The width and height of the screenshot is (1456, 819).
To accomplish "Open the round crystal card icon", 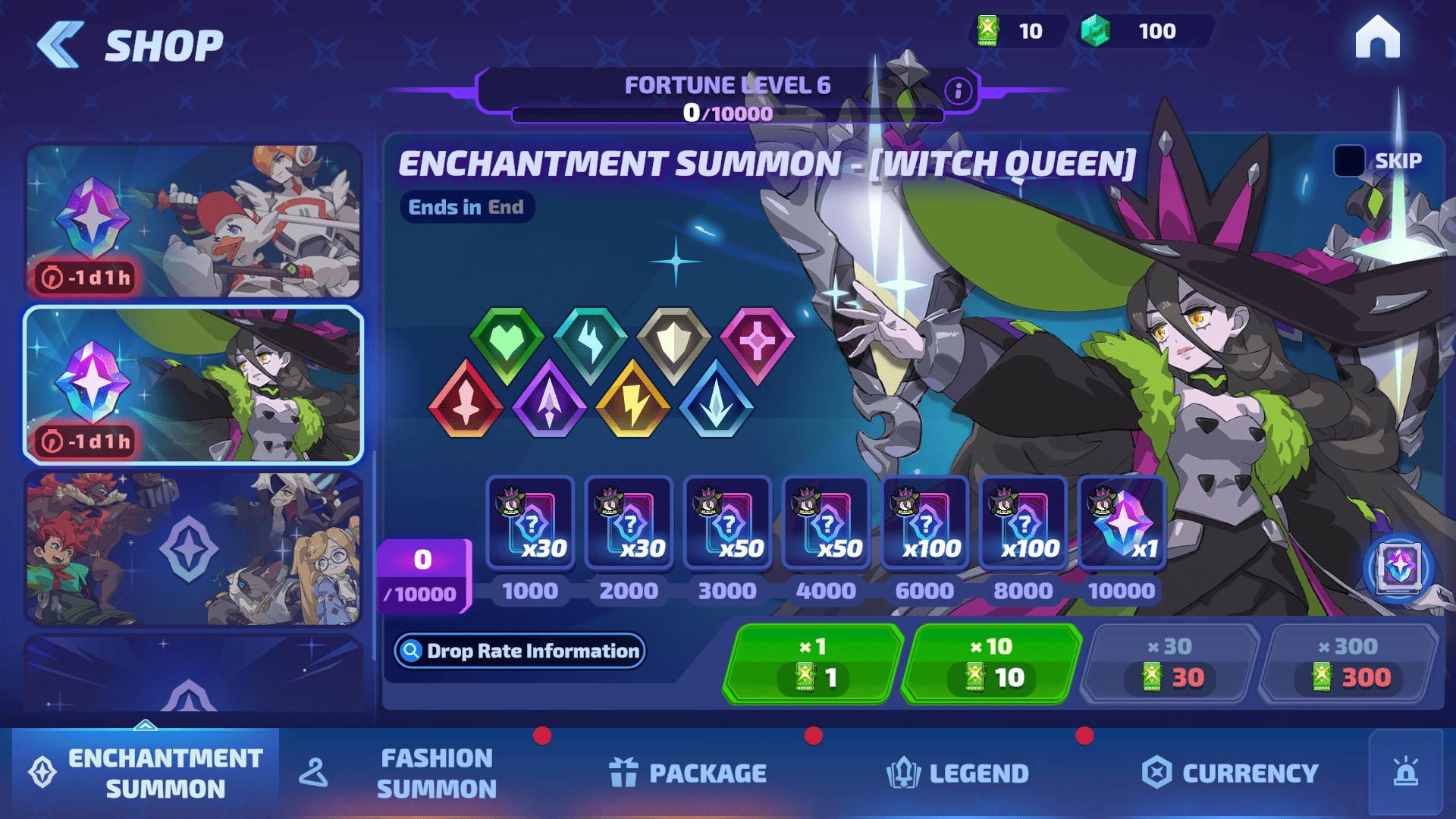I will [x=1399, y=568].
